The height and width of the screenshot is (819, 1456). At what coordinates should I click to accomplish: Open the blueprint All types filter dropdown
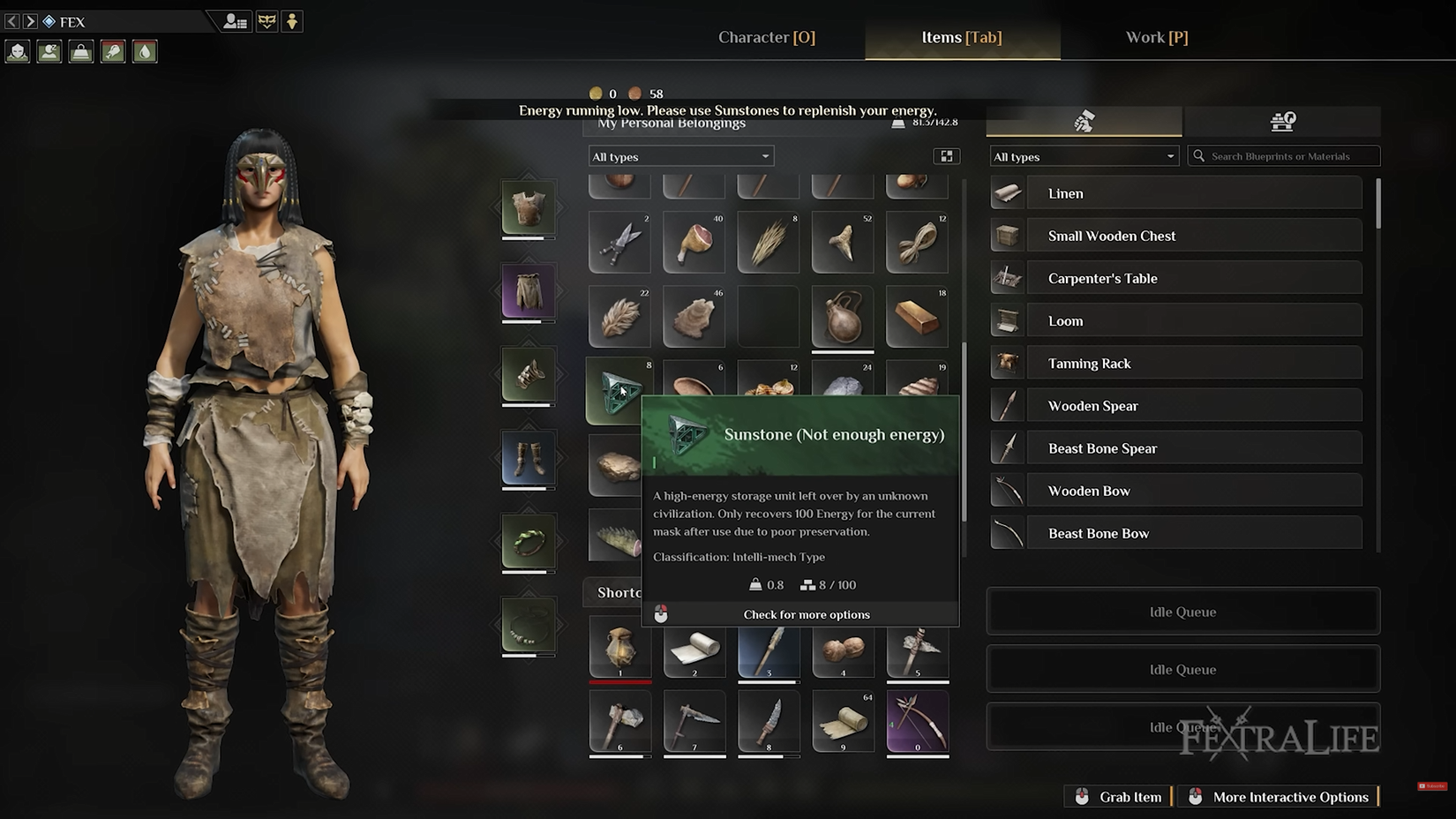1084,156
